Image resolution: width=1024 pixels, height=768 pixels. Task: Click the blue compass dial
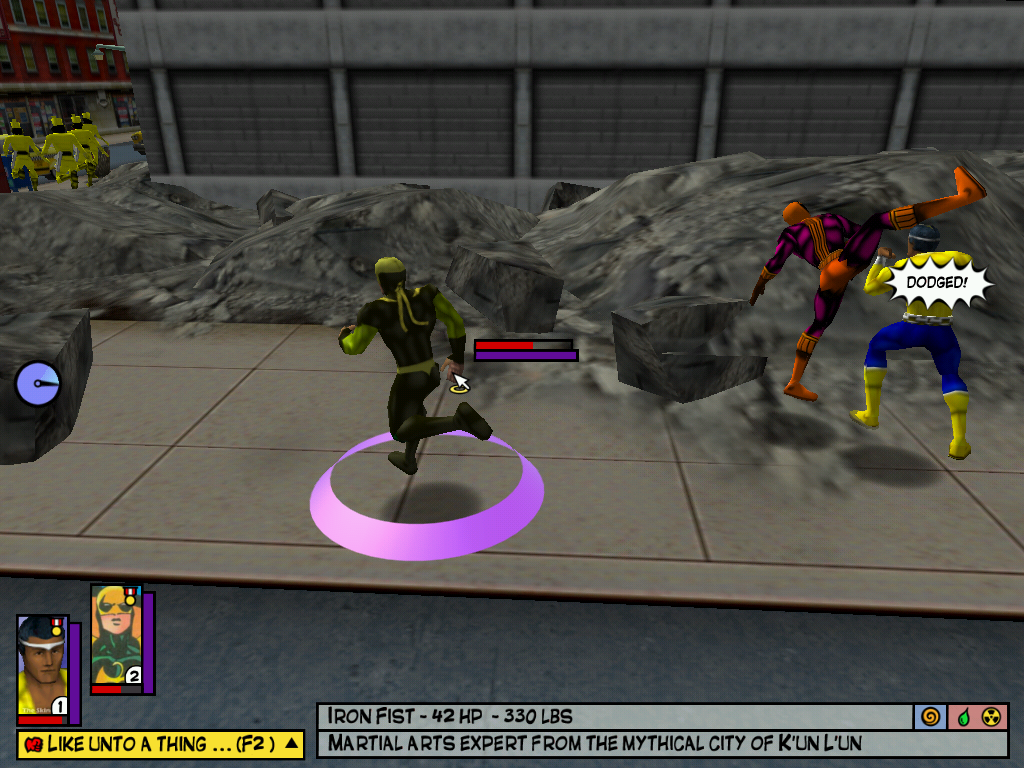click(38, 383)
